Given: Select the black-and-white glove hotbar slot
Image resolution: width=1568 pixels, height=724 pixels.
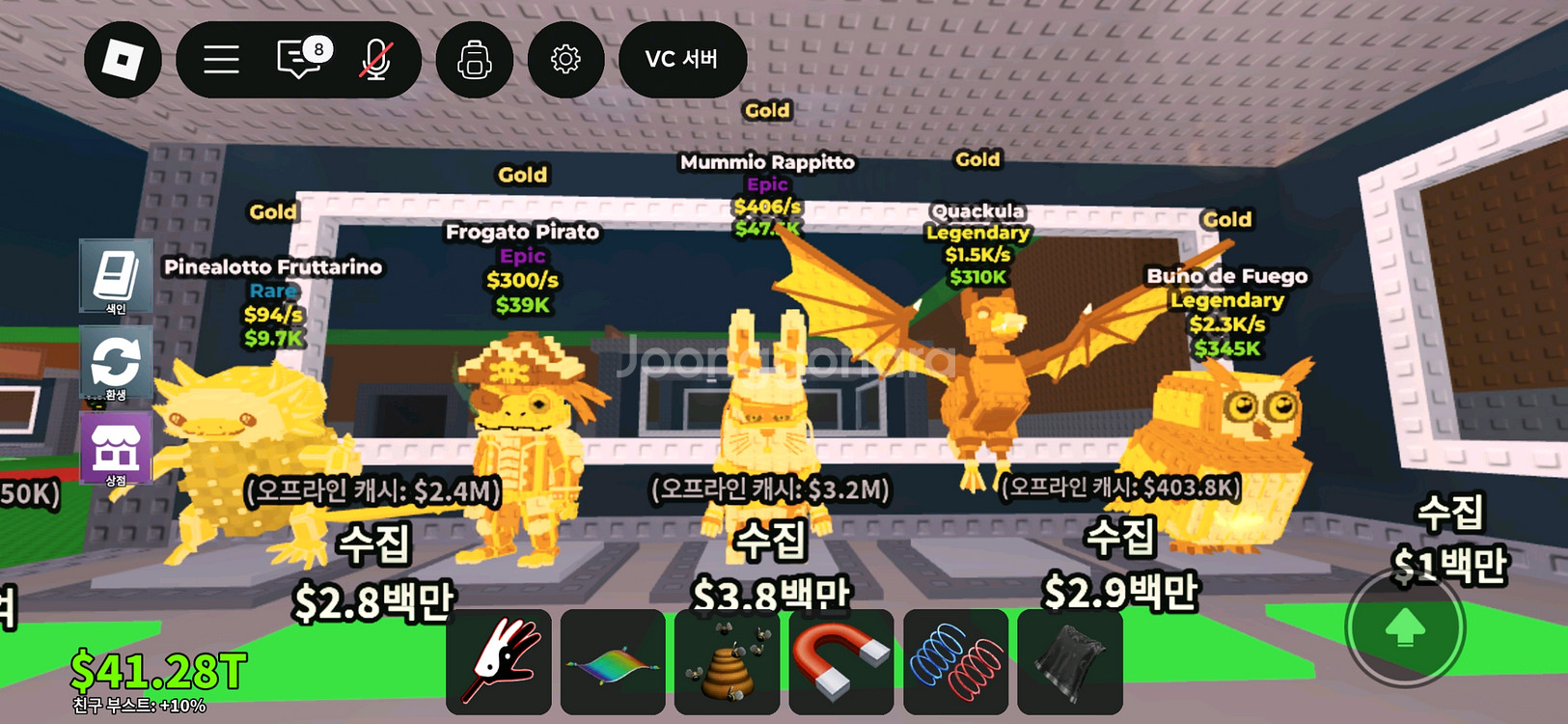Looking at the screenshot, I should click(499, 662).
